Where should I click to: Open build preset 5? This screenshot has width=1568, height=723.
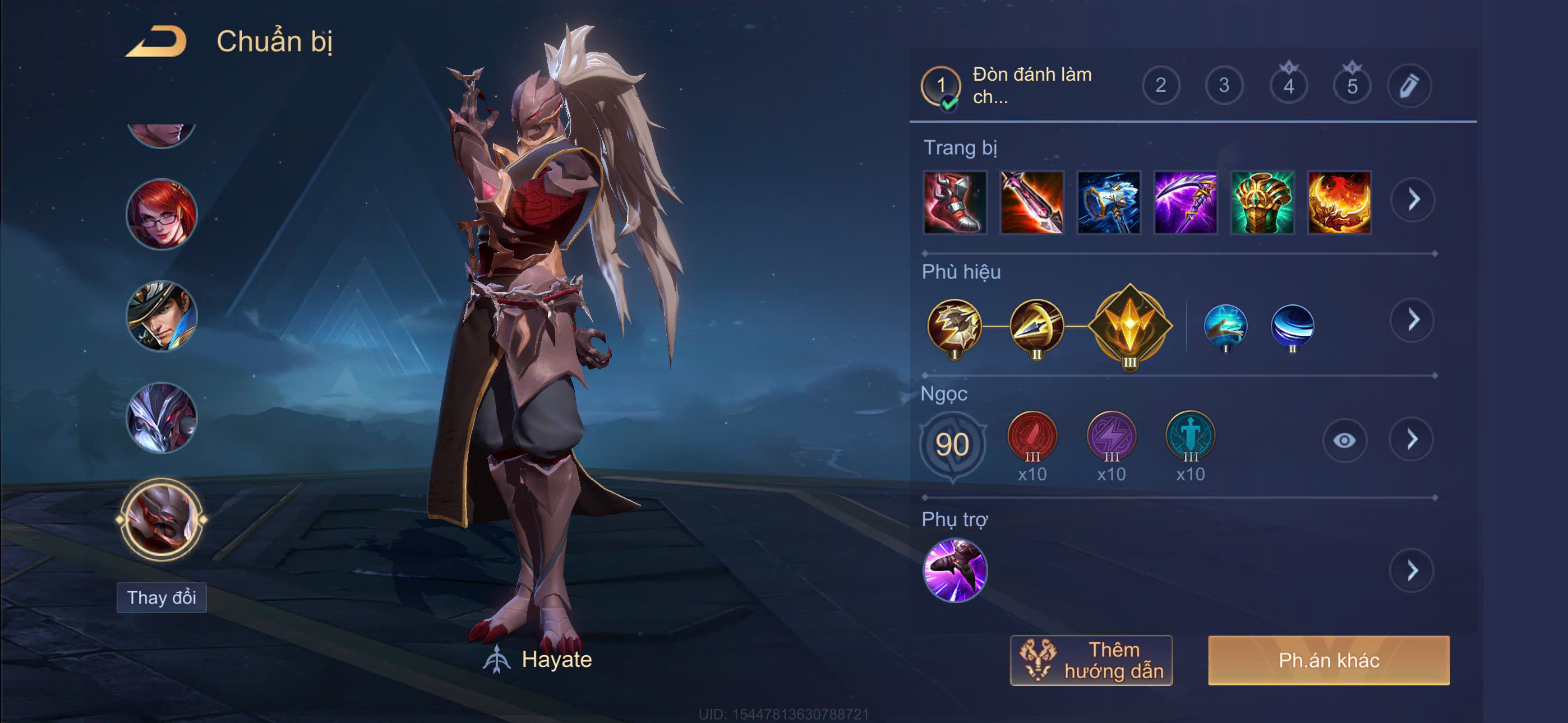tap(1352, 86)
